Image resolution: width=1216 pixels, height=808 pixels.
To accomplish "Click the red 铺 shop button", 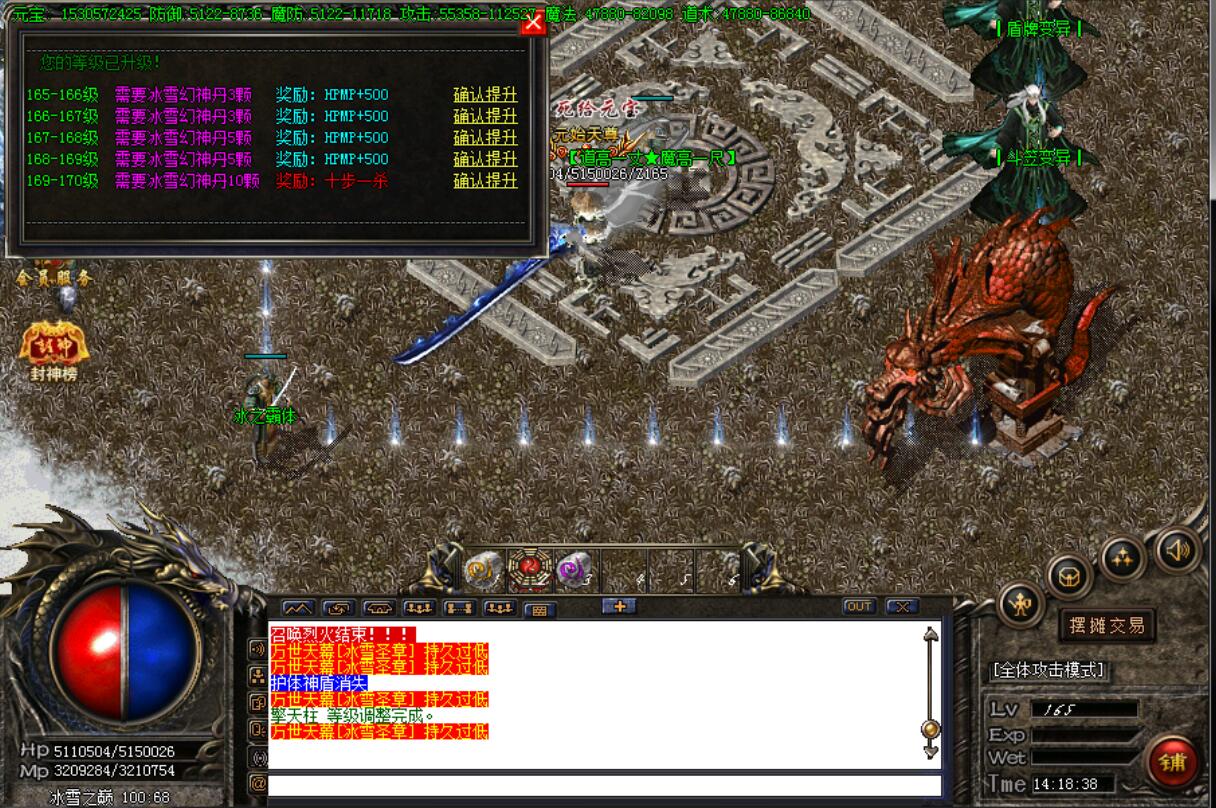I will click(x=1172, y=762).
